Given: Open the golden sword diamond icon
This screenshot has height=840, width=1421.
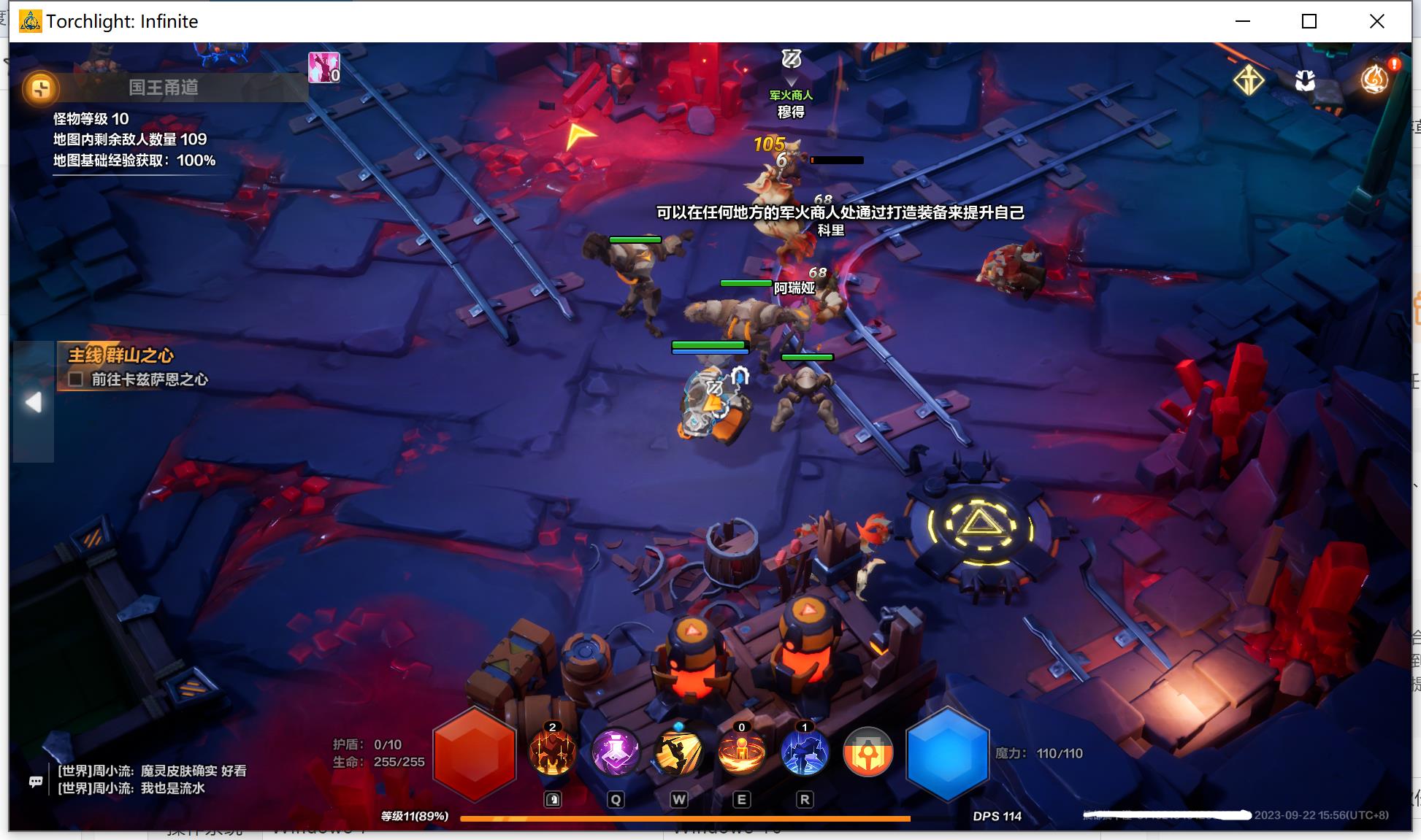Looking at the screenshot, I should tap(1249, 80).
